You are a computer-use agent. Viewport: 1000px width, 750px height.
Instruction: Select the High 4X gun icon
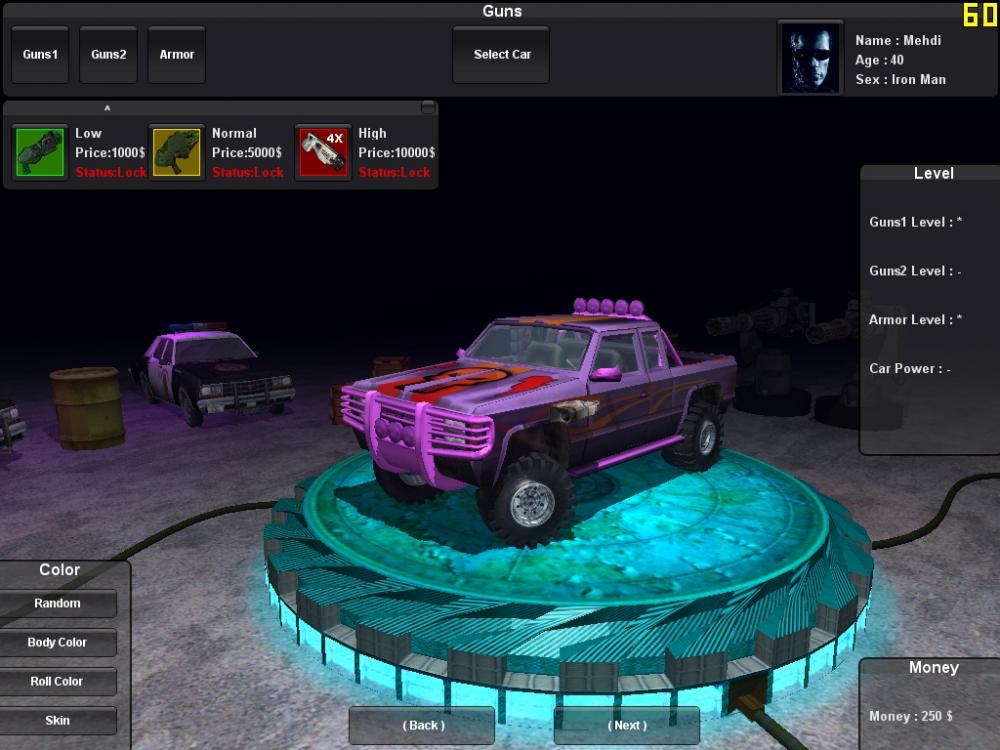coord(323,153)
